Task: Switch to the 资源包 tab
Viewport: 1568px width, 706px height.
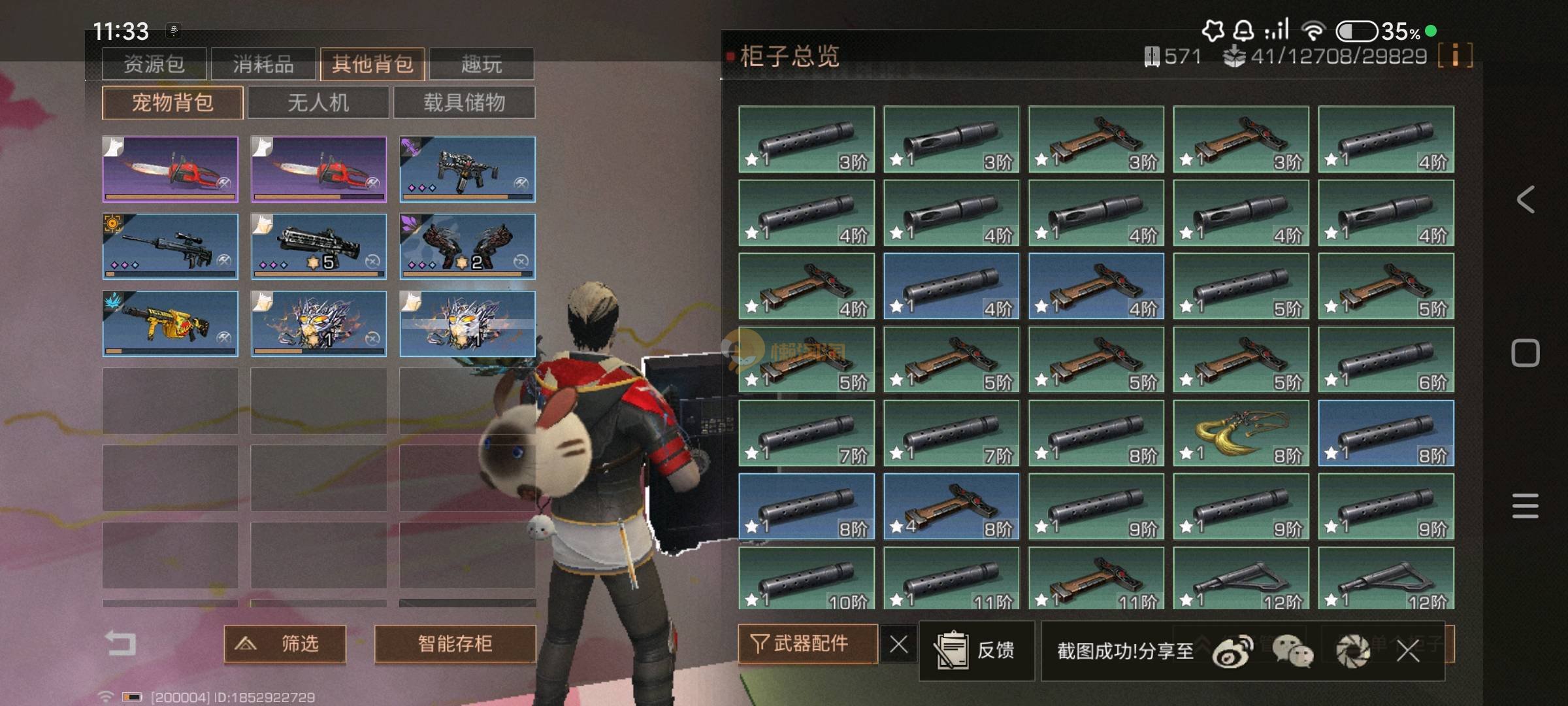Action: (154, 64)
